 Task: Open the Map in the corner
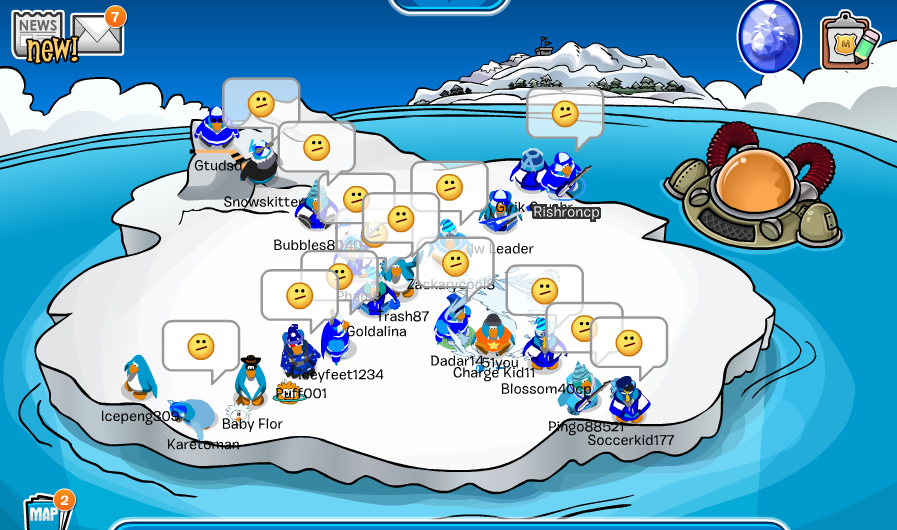46,511
